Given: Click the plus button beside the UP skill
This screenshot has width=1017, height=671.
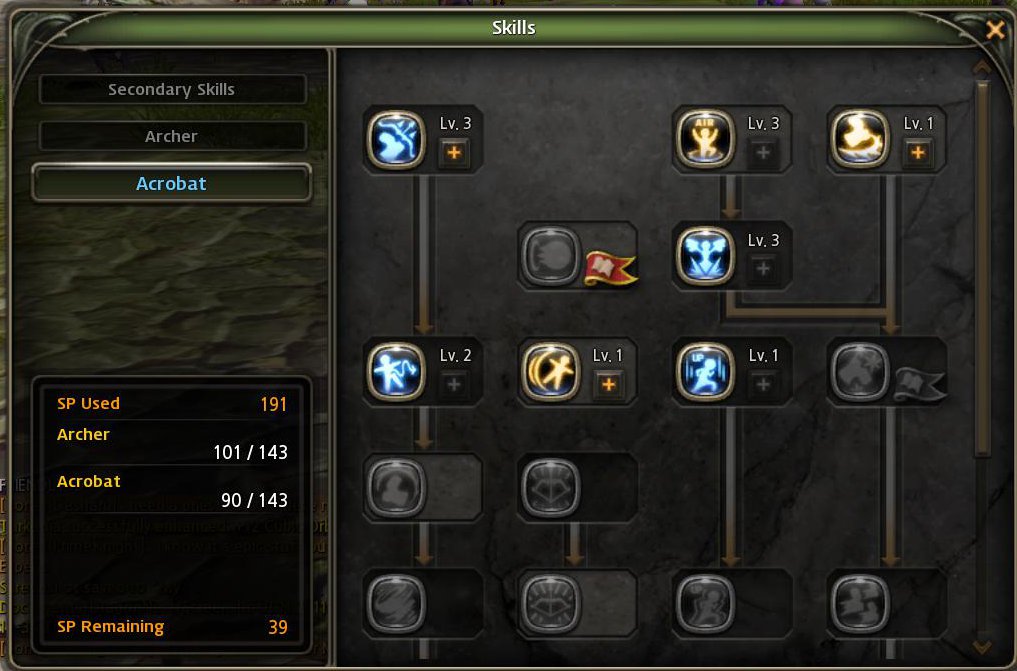Looking at the screenshot, I should [x=763, y=384].
